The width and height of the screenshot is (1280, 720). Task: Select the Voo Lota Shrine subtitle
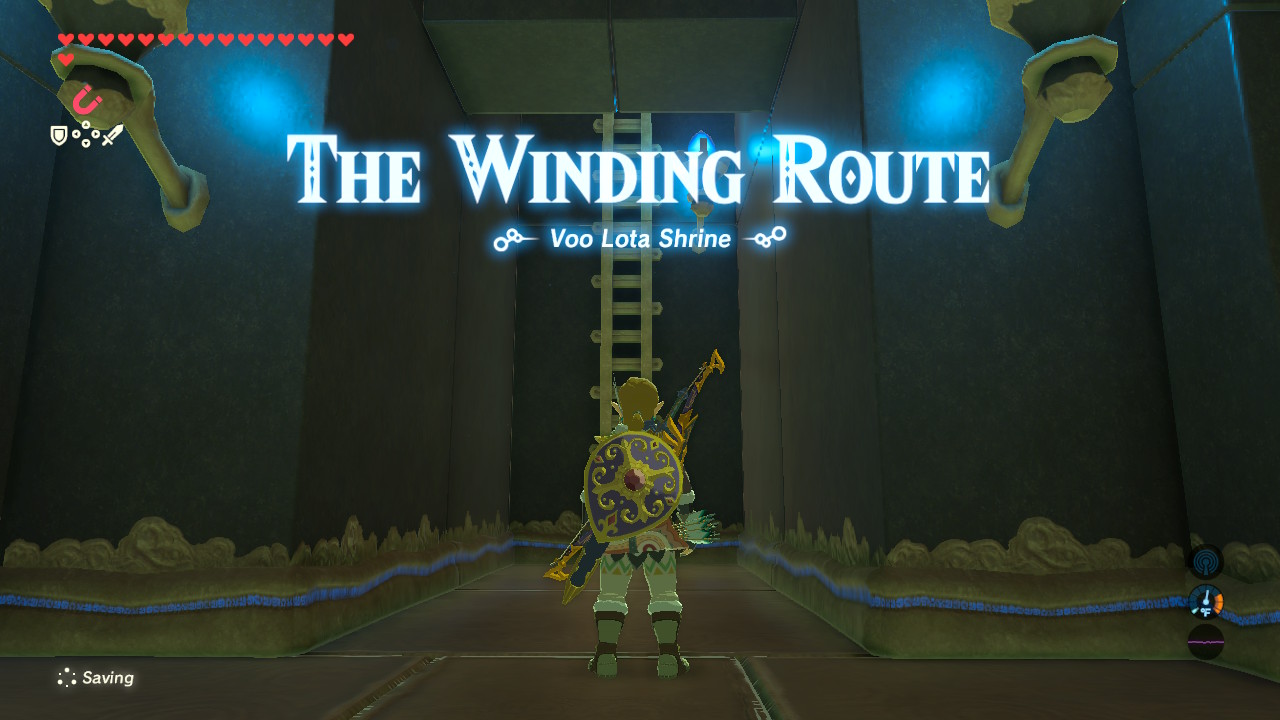(639, 239)
